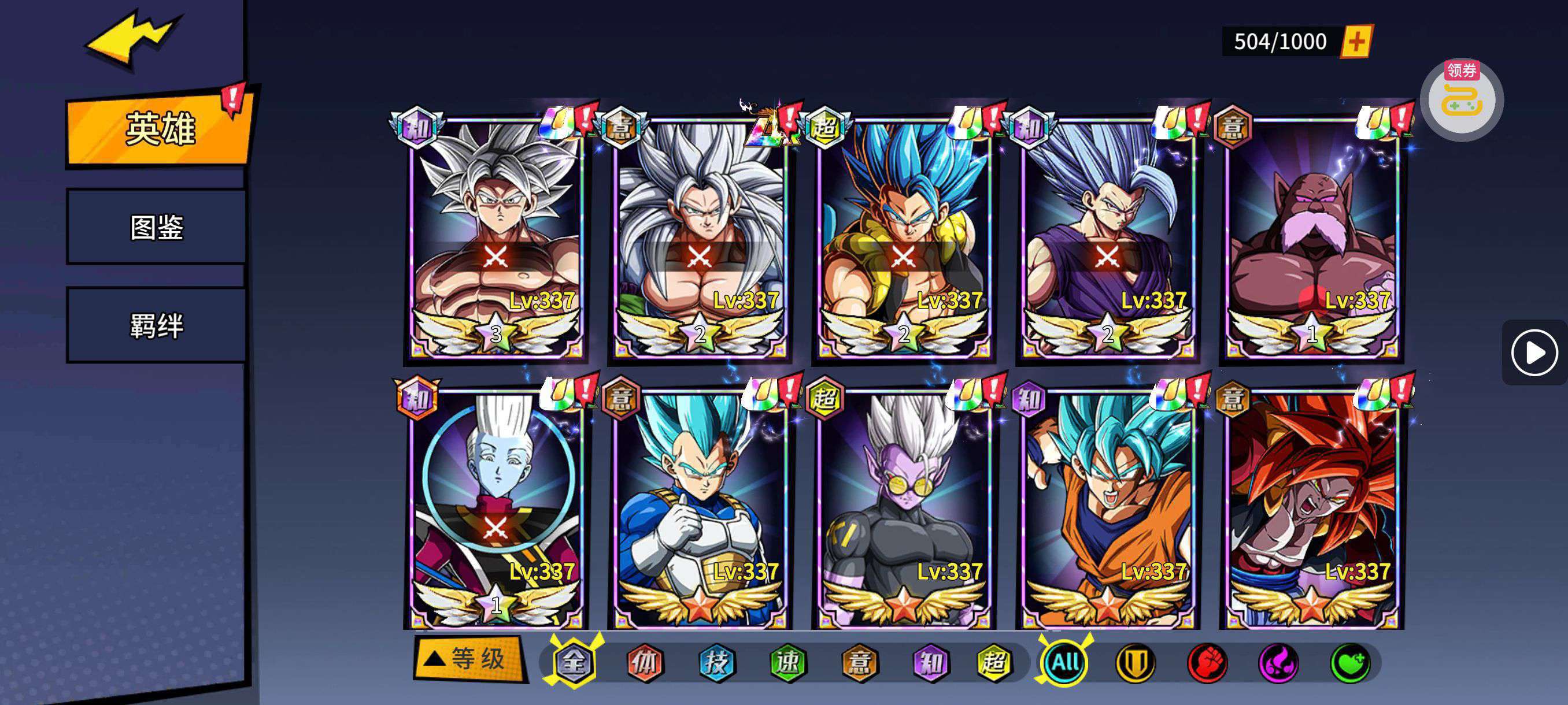Filter by the green heart healer role
This screenshot has height=705, width=1568.
pyautogui.click(x=1350, y=662)
